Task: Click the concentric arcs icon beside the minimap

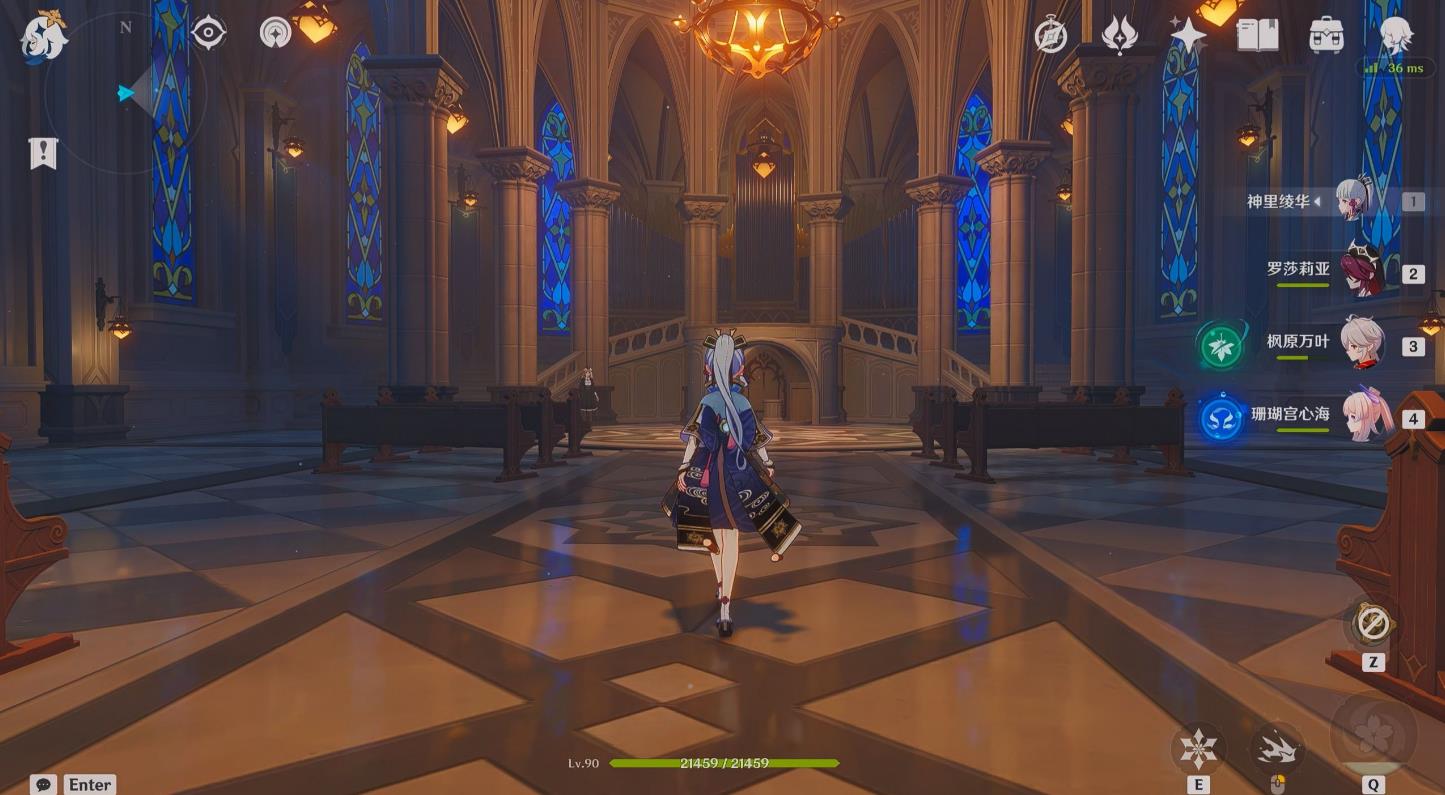Action: 275,33
